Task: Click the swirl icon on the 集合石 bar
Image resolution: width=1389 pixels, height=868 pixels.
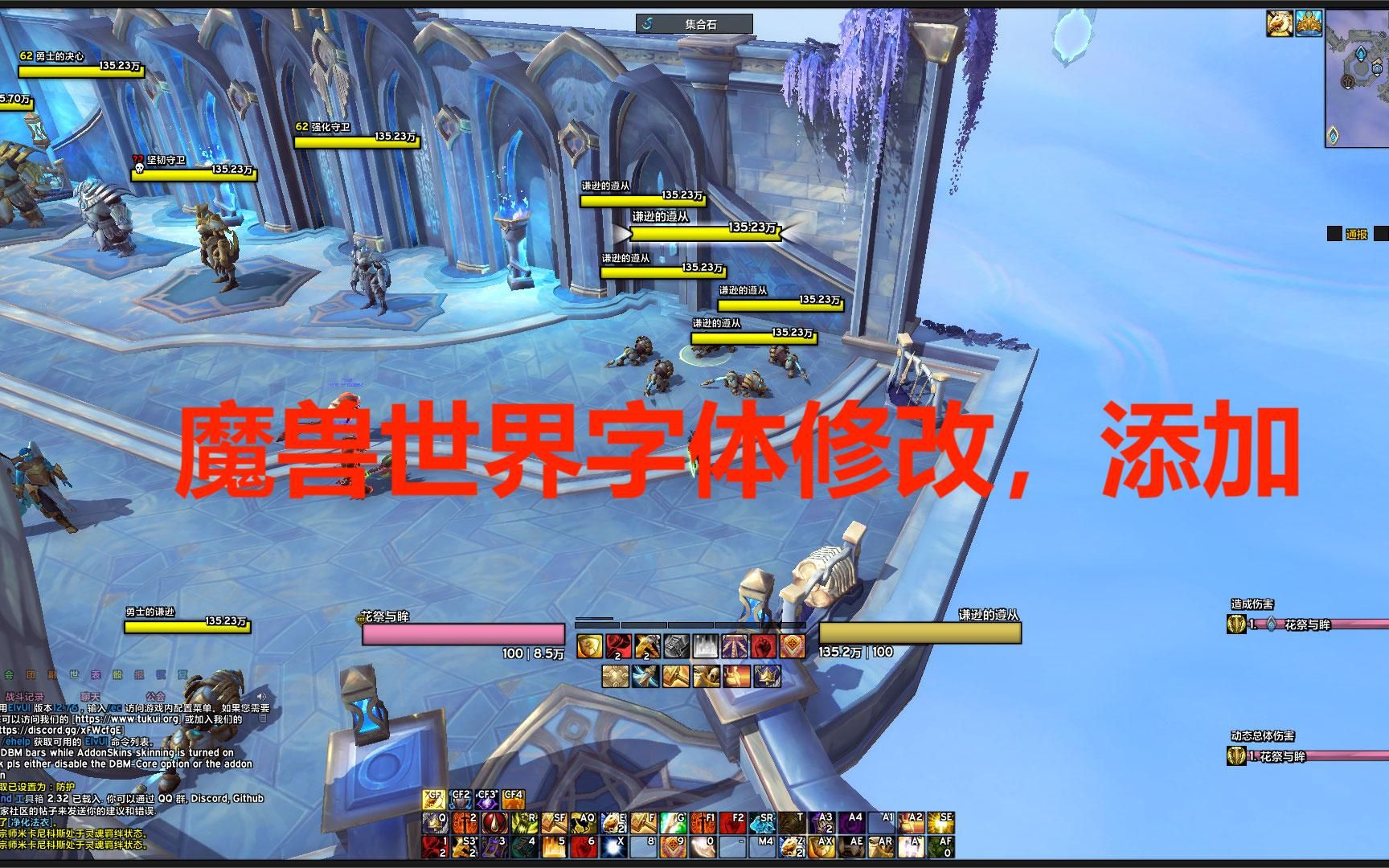Action: point(648,23)
